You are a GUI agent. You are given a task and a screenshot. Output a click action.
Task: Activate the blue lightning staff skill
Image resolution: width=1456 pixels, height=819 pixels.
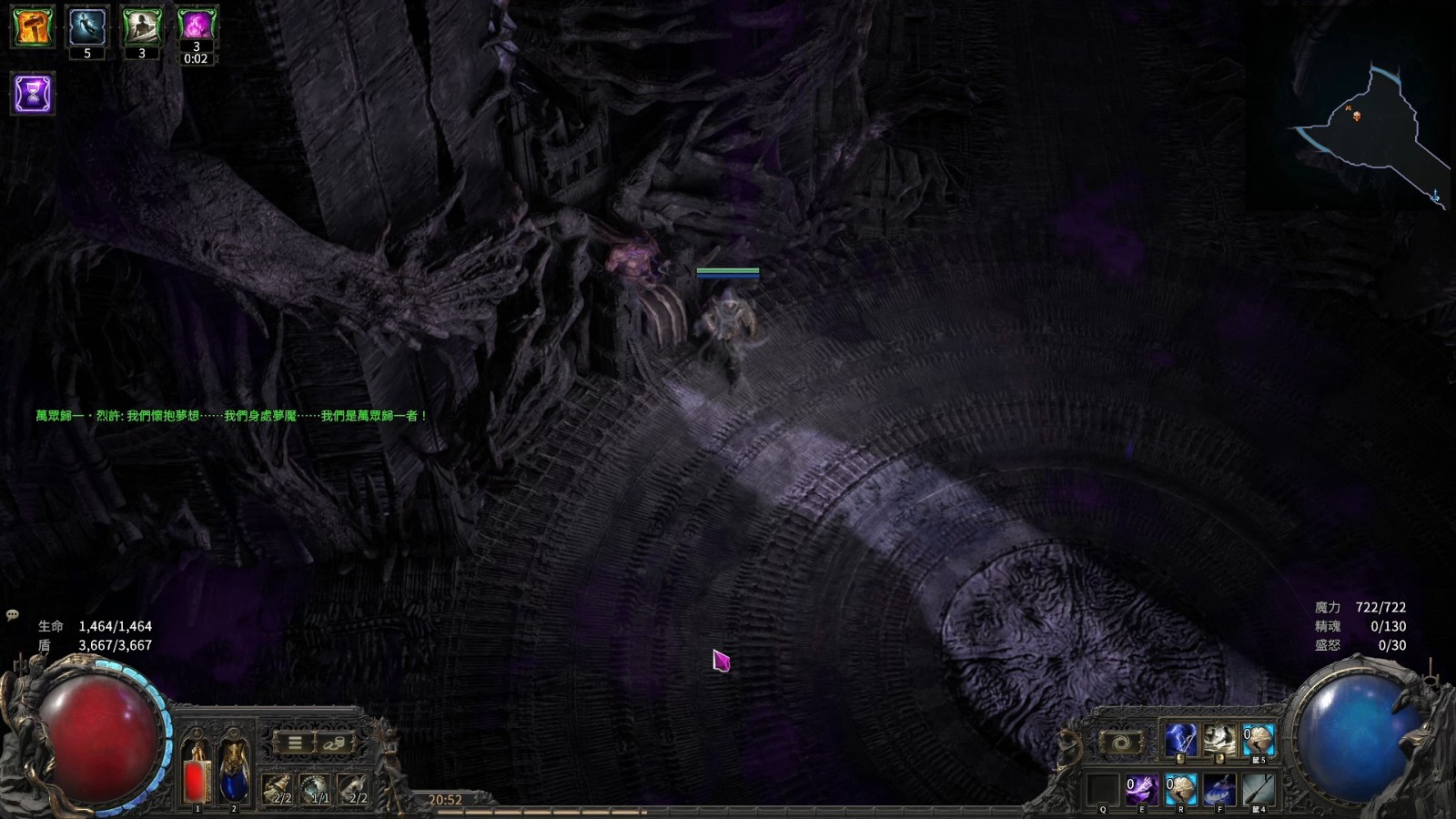1181,741
